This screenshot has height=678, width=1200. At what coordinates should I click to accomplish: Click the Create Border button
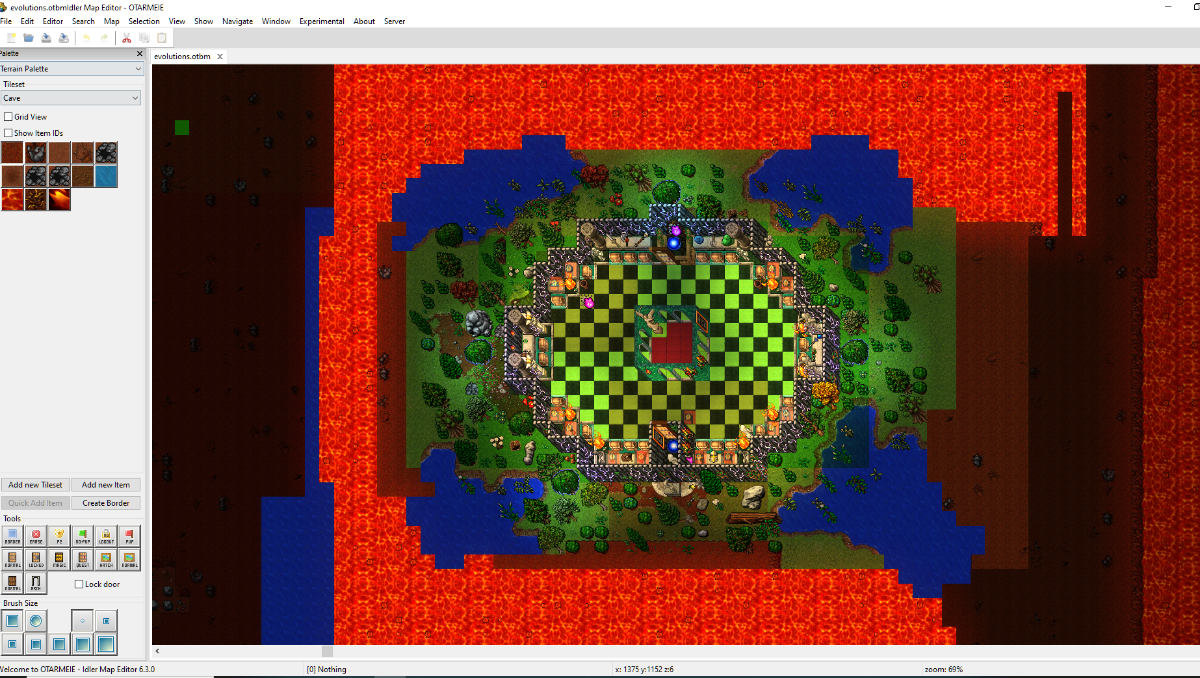coord(106,503)
